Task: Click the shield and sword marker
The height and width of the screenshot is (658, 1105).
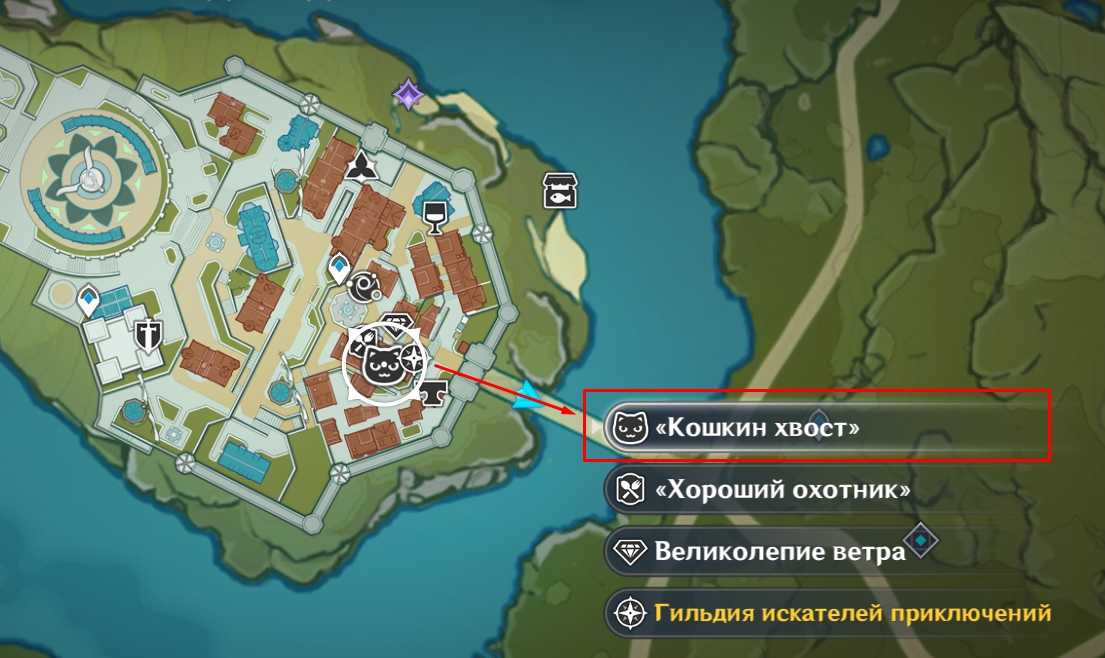Action: (150, 334)
